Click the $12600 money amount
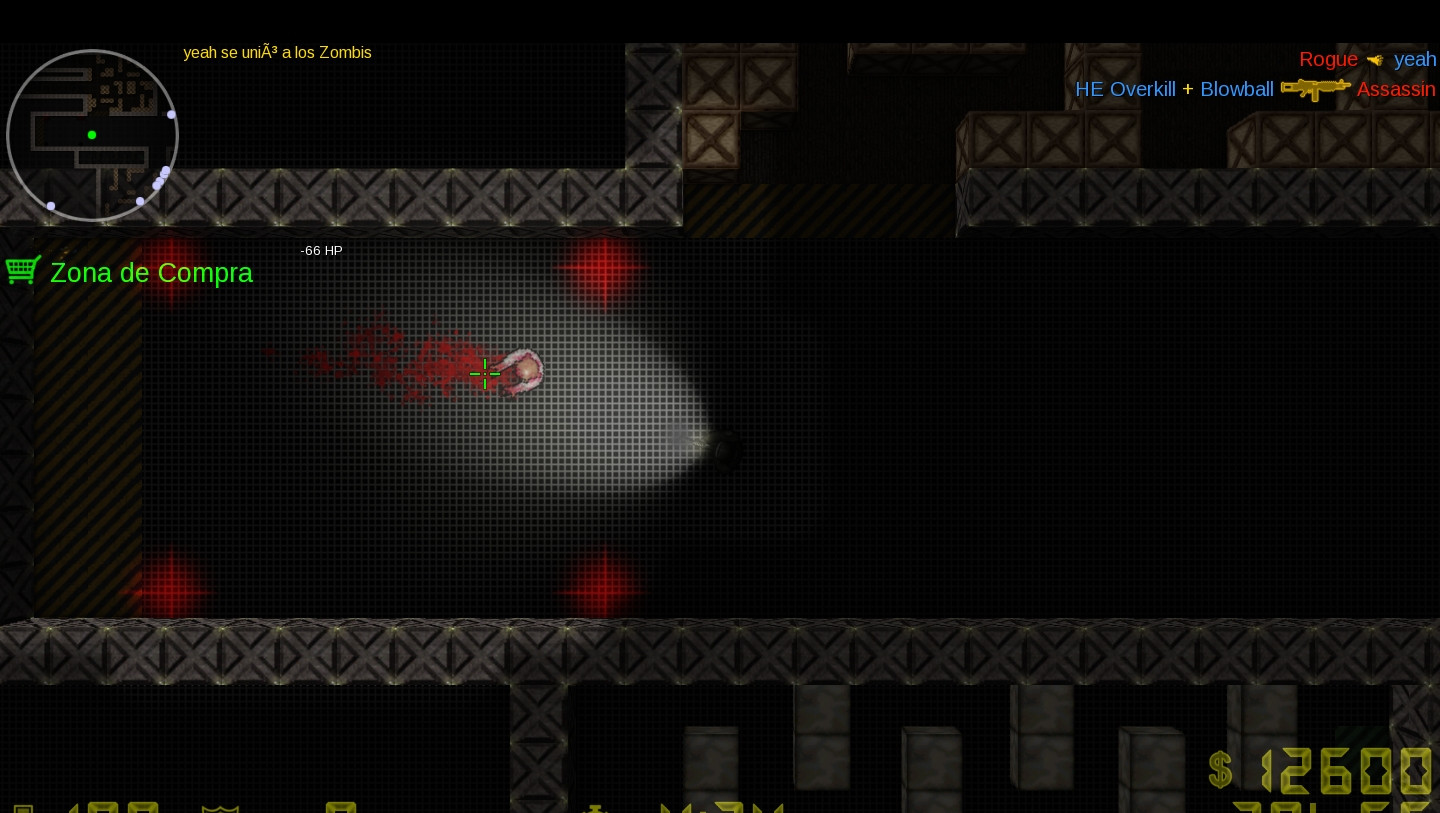Screen dimensions: 1440x813 pos(1347,771)
